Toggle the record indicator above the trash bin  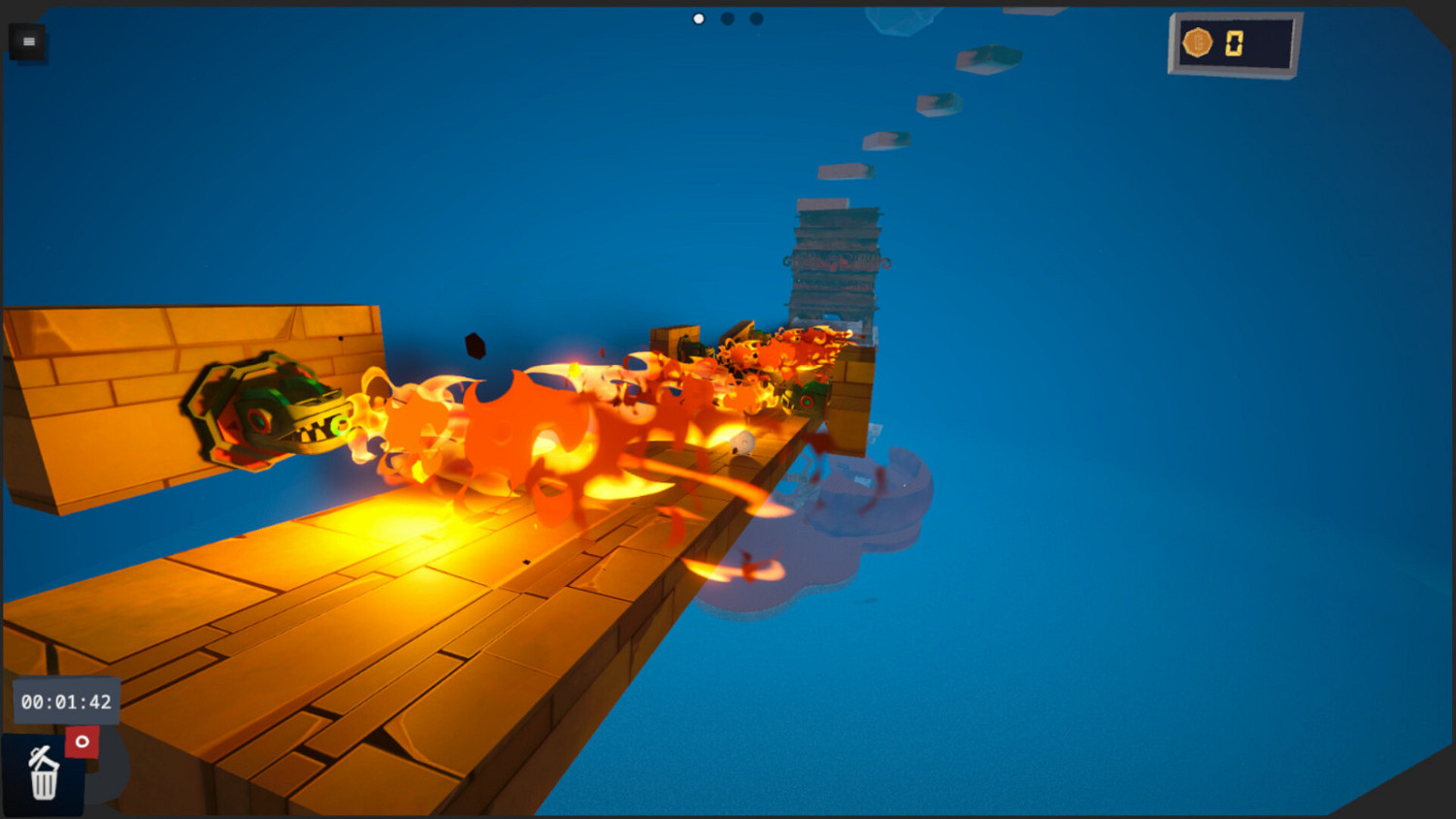click(x=81, y=741)
